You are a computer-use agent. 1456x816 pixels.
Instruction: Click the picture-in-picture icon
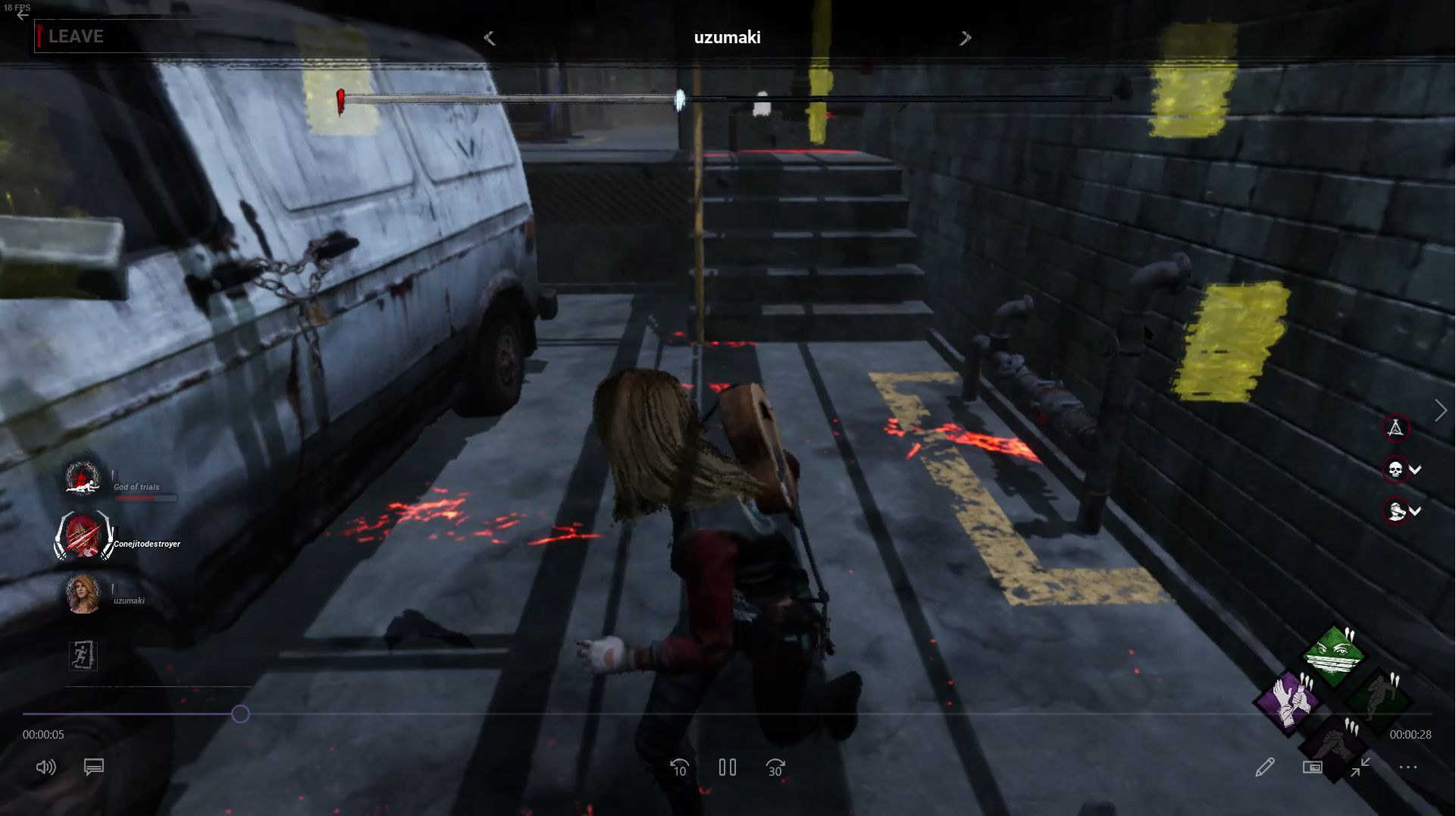1314,767
